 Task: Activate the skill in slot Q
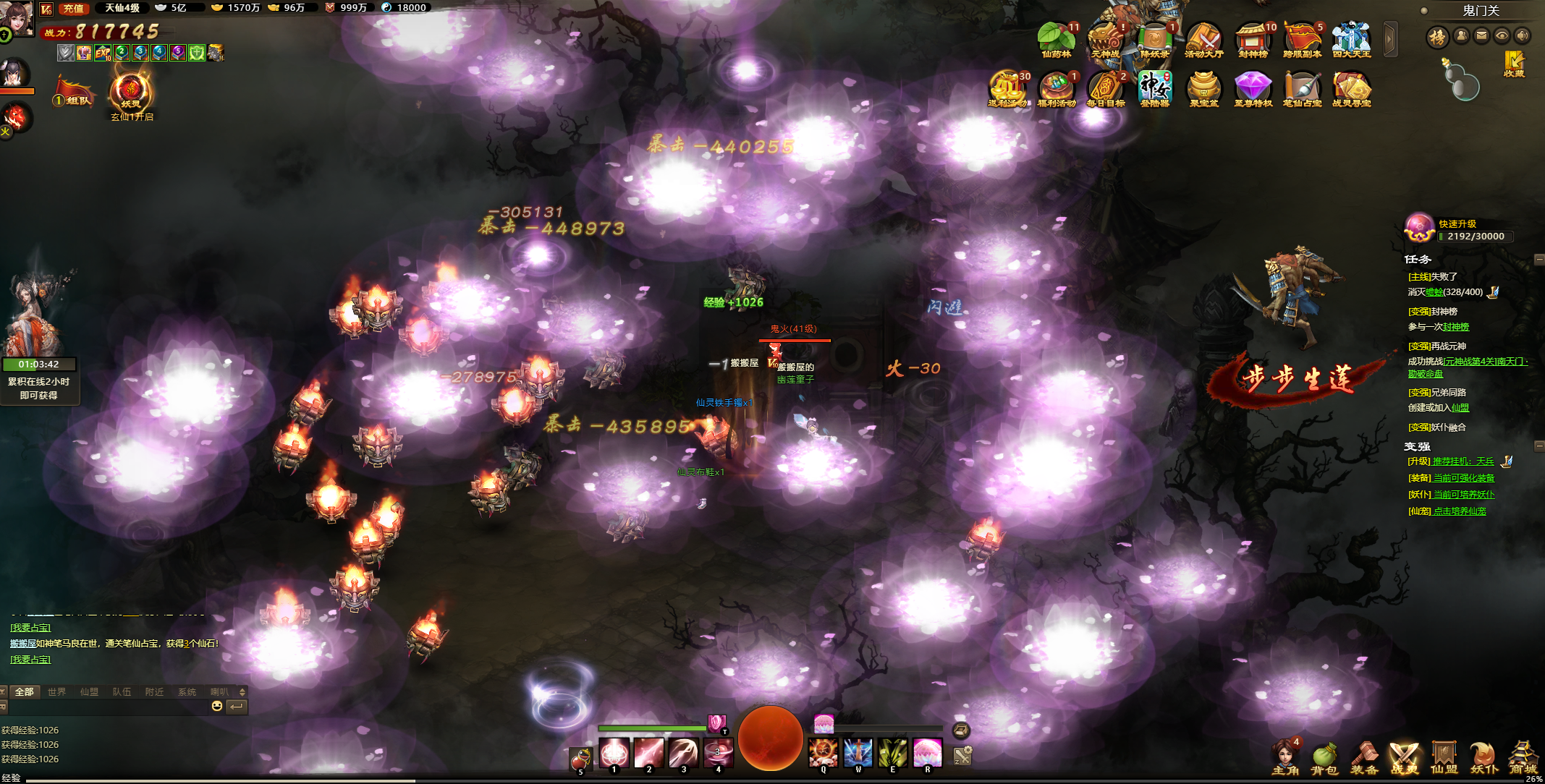pyautogui.click(x=823, y=754)
